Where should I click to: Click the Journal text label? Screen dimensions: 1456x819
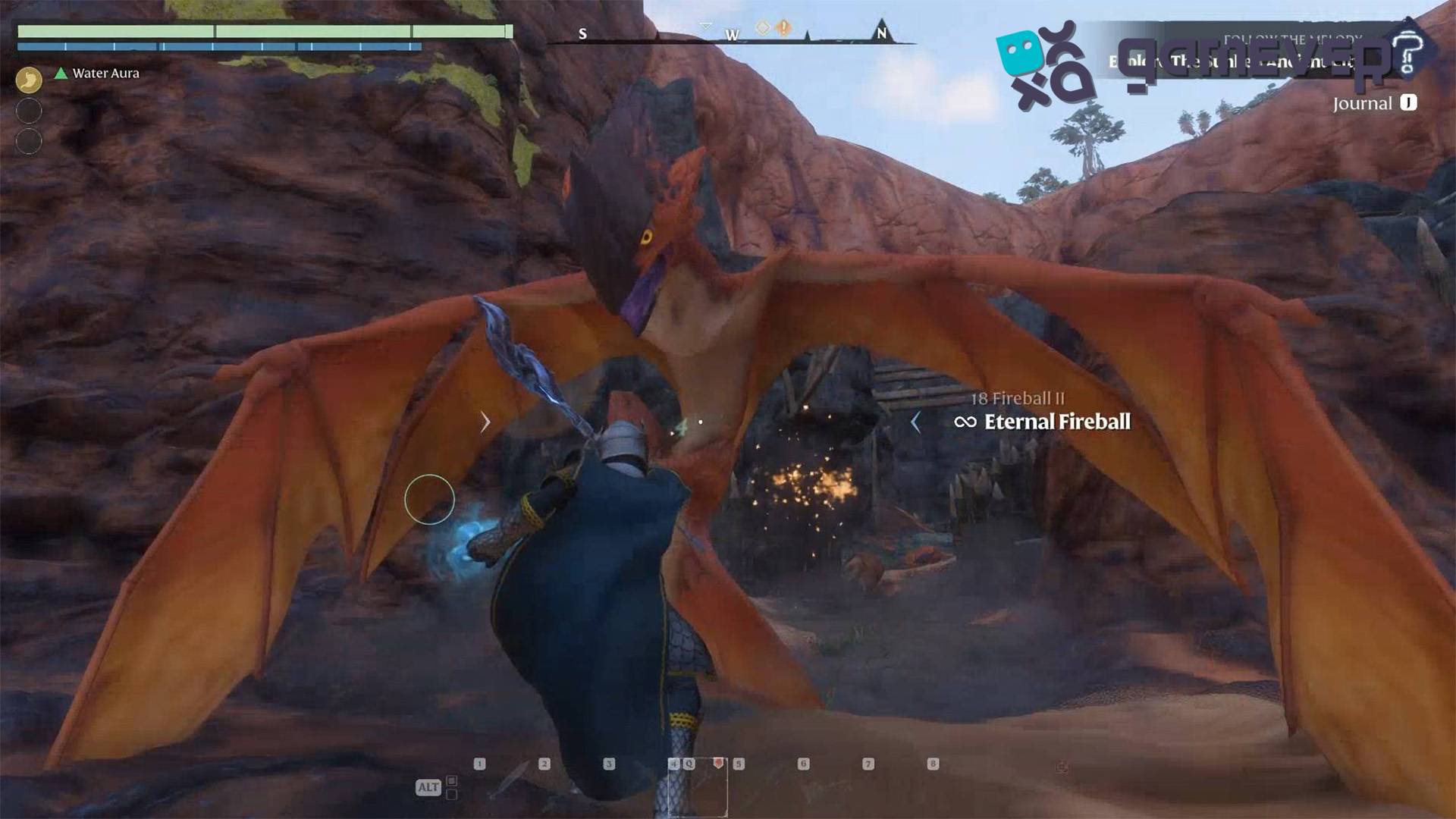point(1363,104)
